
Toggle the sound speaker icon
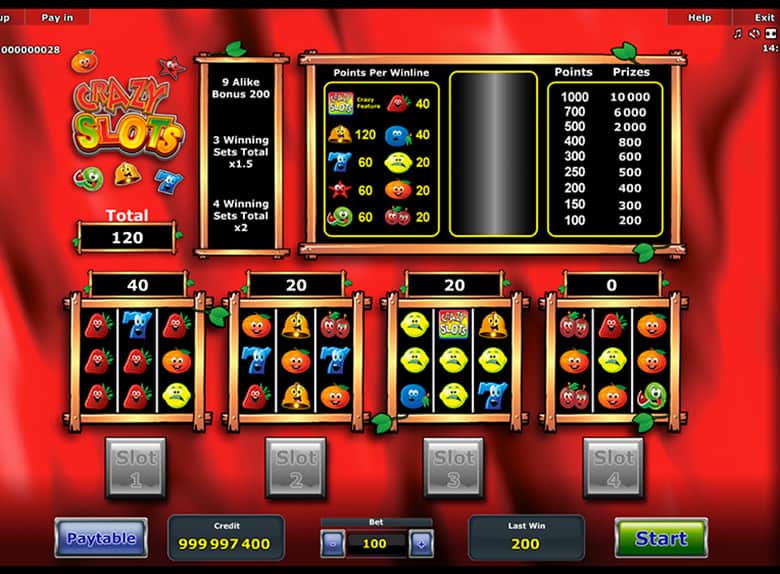[754, 33]
